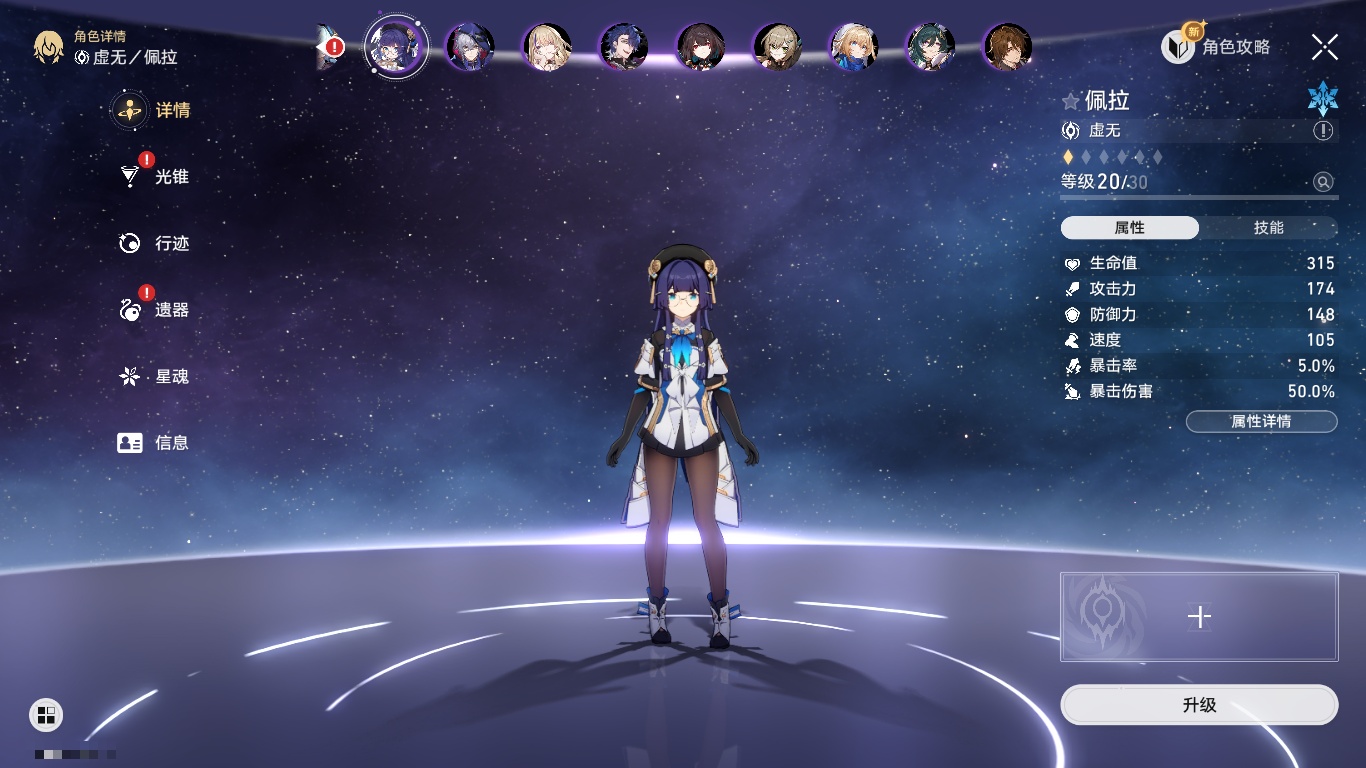Open the 虚无 path info exclamation icon
This screenshot has height=768, width=1366.
tap(1323, 131)
